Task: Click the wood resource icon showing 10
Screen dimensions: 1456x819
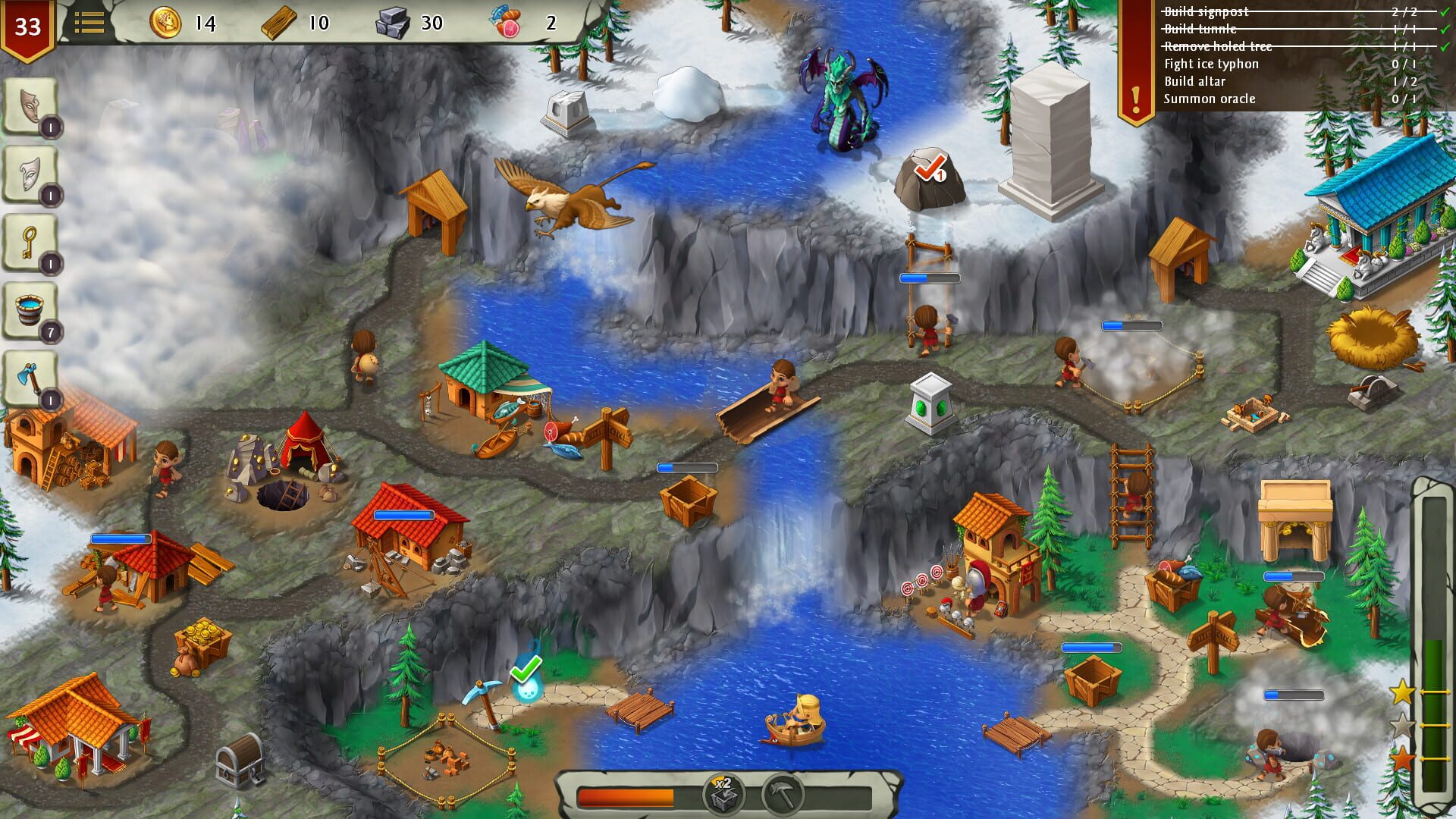Action: click(278, 23)
